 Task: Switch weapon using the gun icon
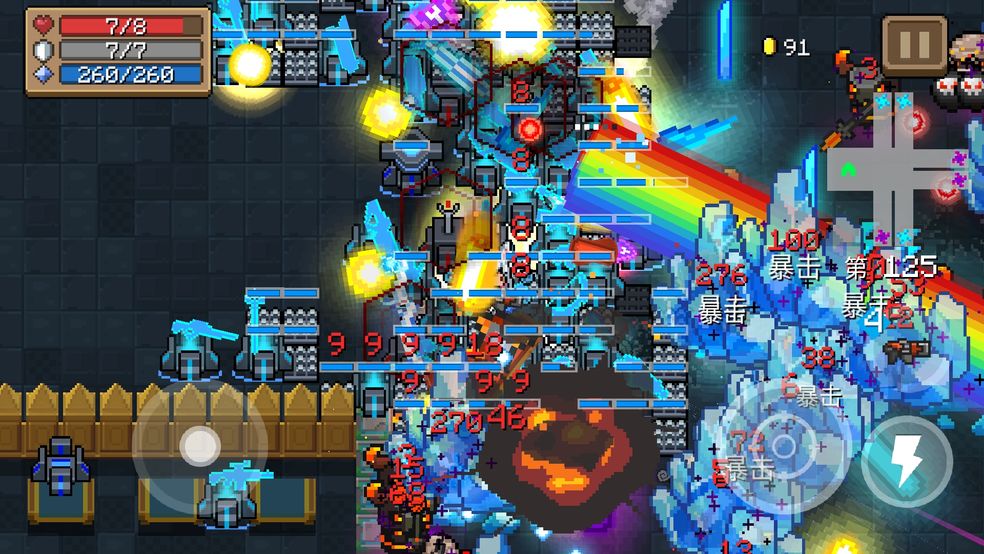tap(905, 348)
